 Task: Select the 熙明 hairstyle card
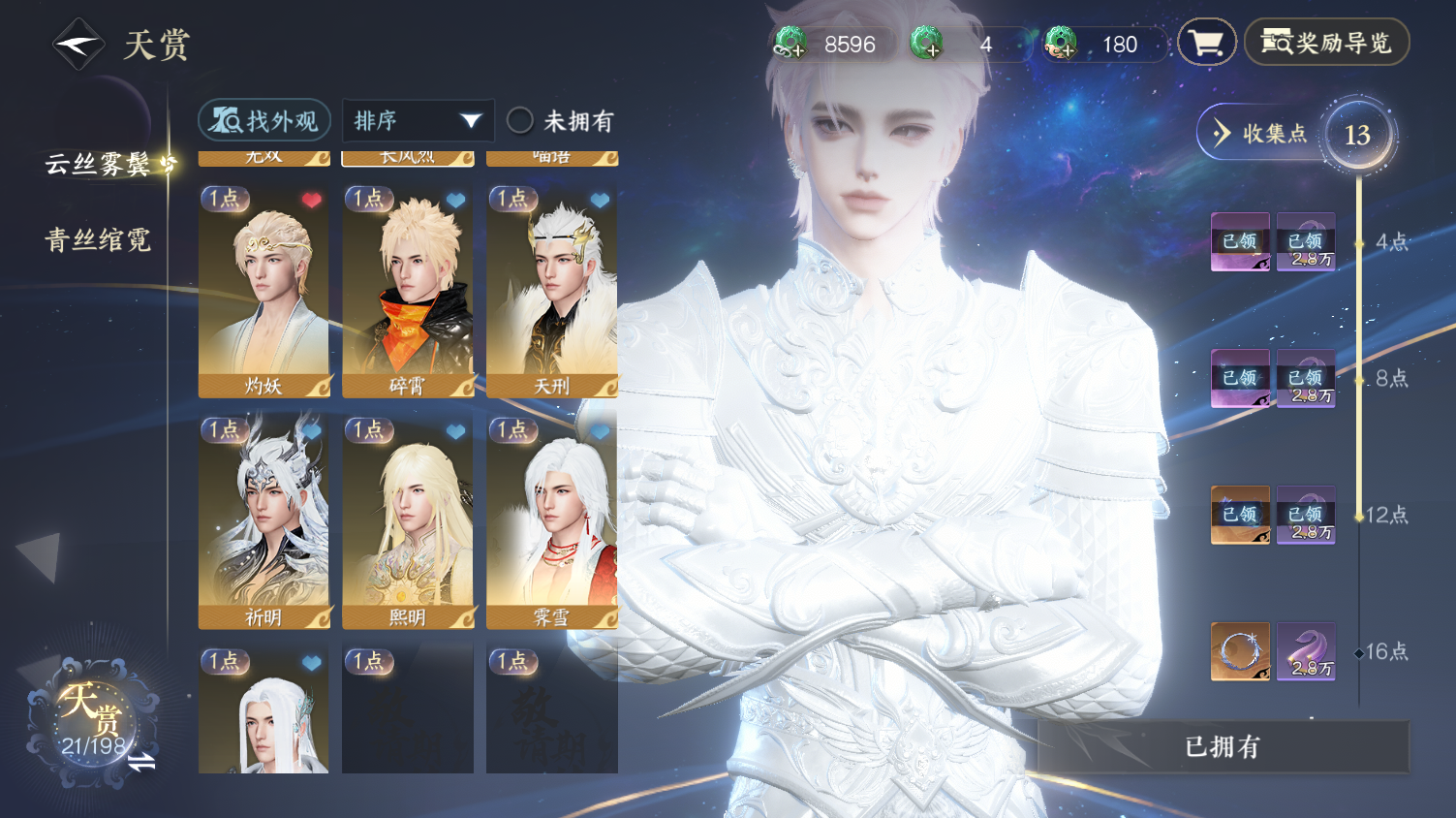pyautogui.click(x=408, y=522)
